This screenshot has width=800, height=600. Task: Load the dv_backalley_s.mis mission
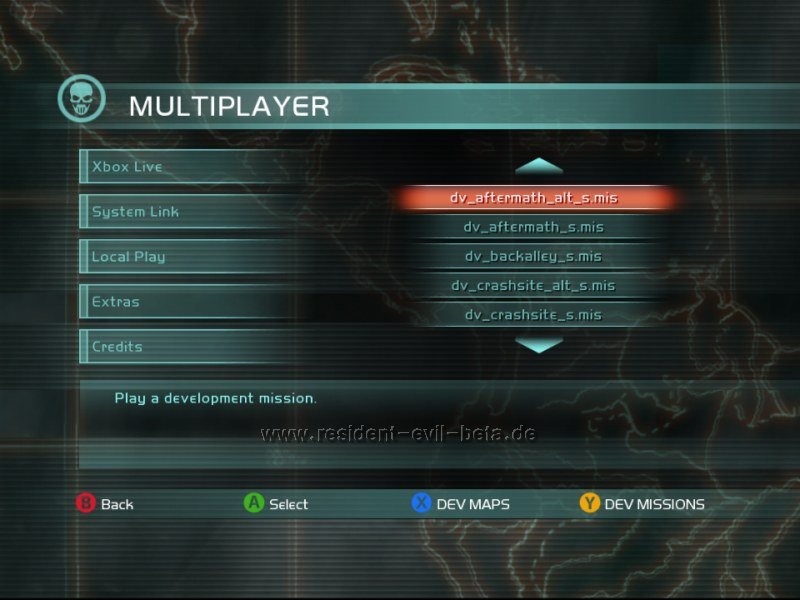(x=534, y=256)
